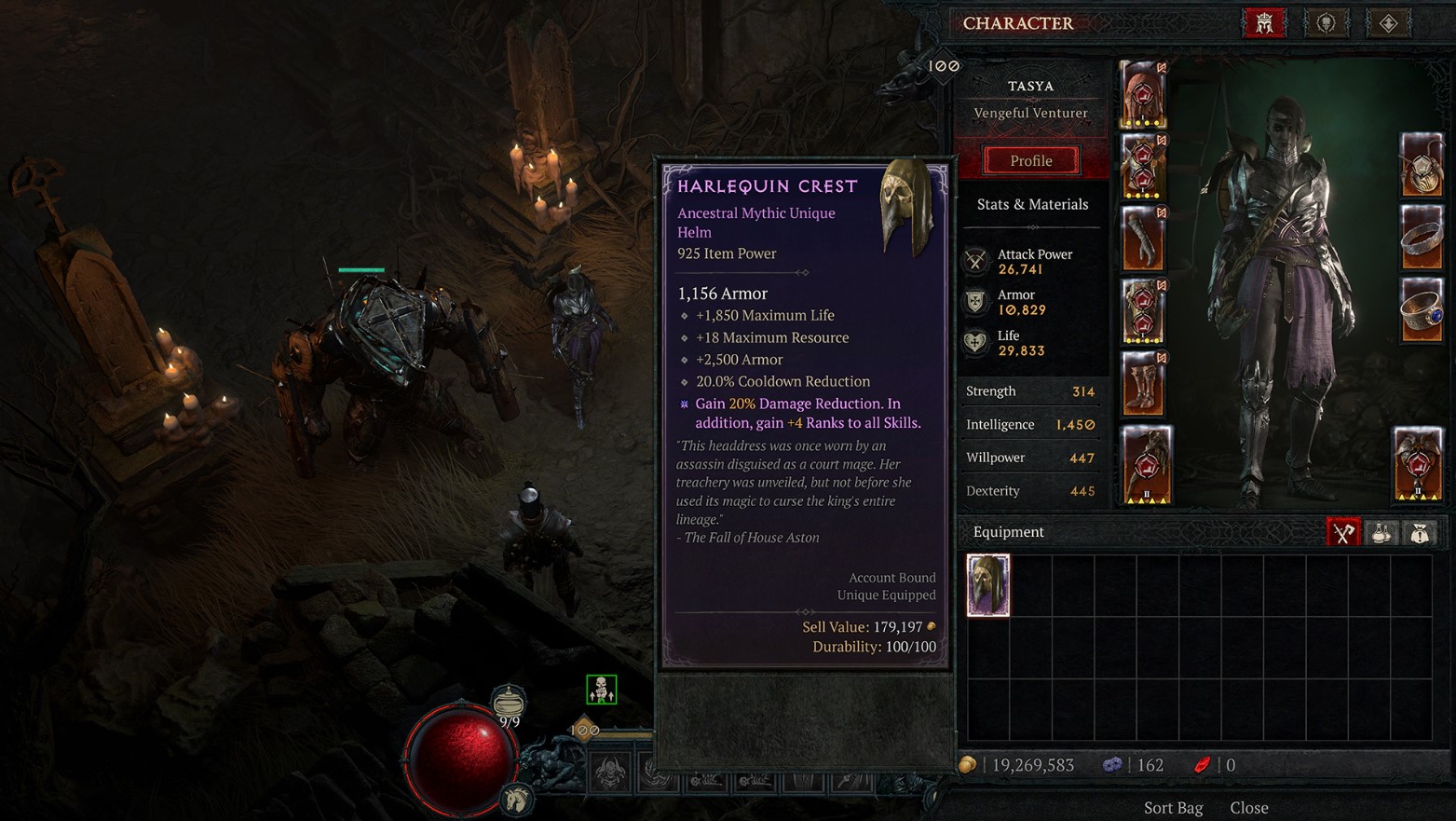Select the plain silver ring slot
The image size is (1456, 821).
click(1422, 238)
